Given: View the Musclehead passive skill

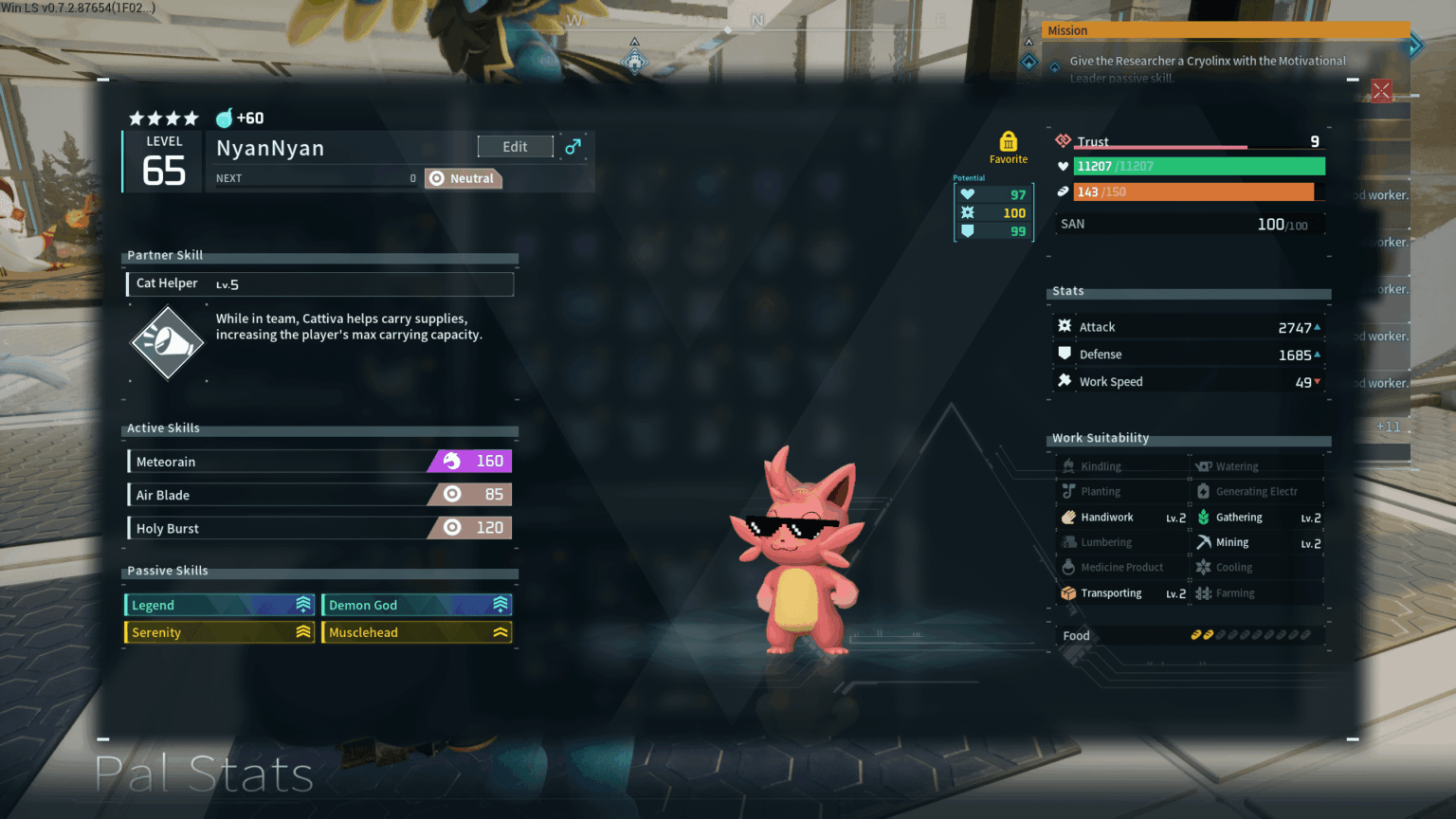Looking at the screenshot, I should point(417,632).
